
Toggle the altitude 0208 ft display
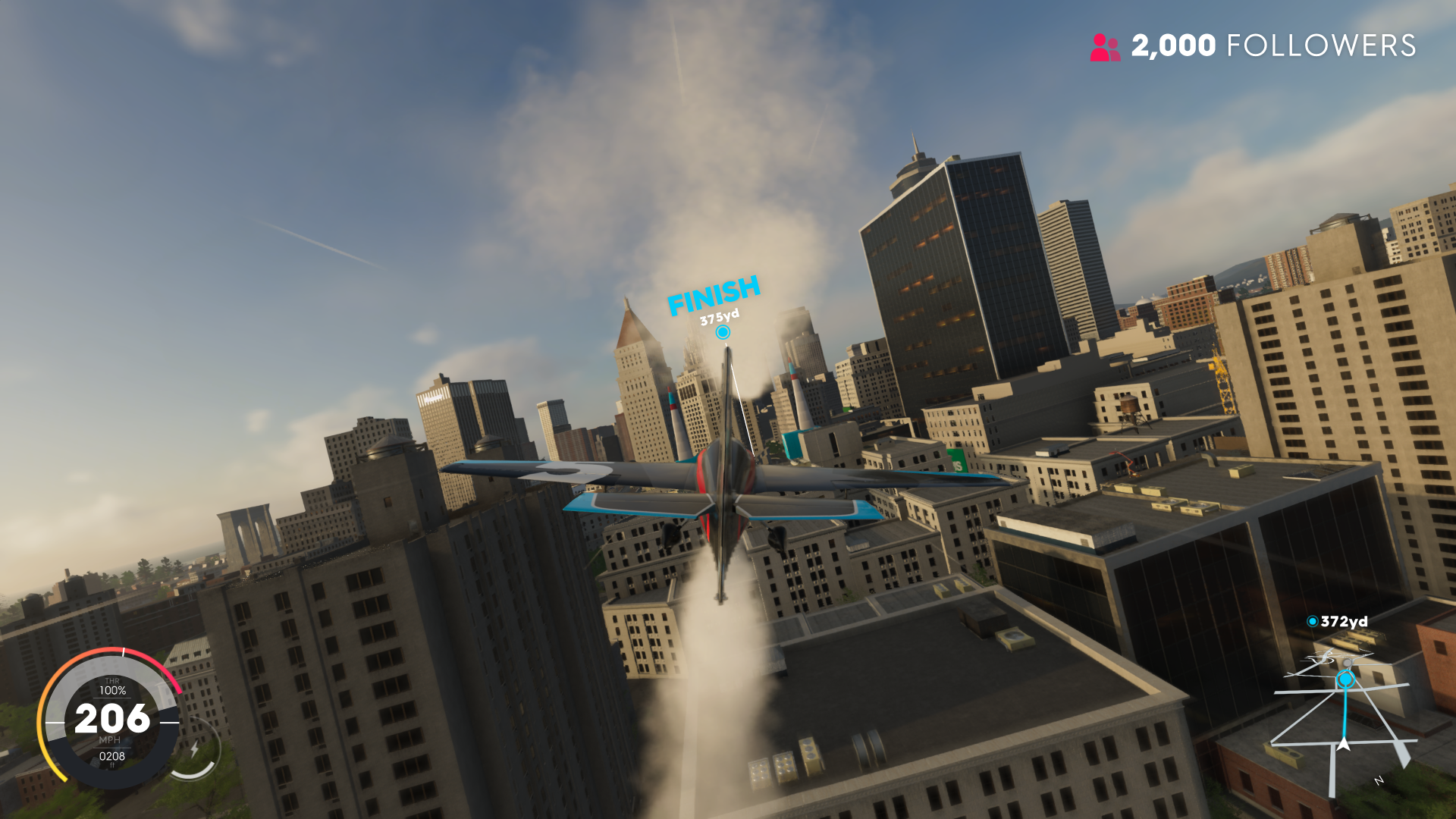click(x=112, y=756)
